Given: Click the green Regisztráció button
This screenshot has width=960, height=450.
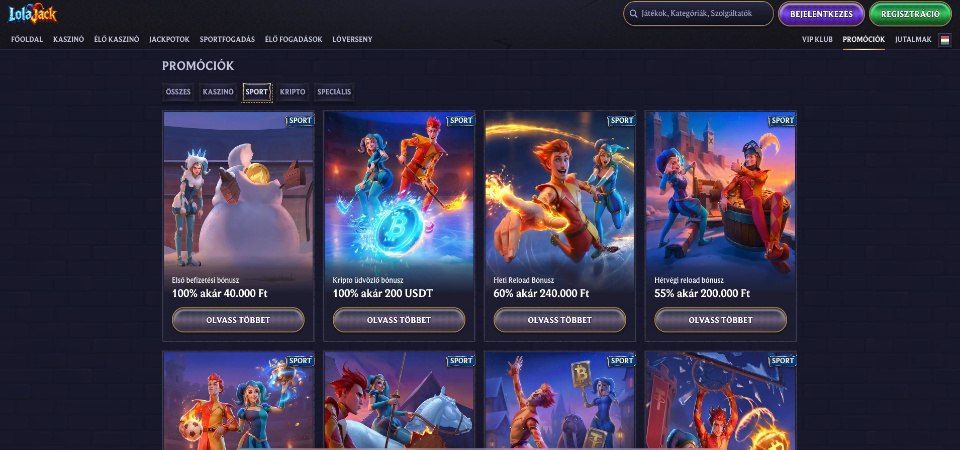Looking at the screenshot, I should [910, 14].
